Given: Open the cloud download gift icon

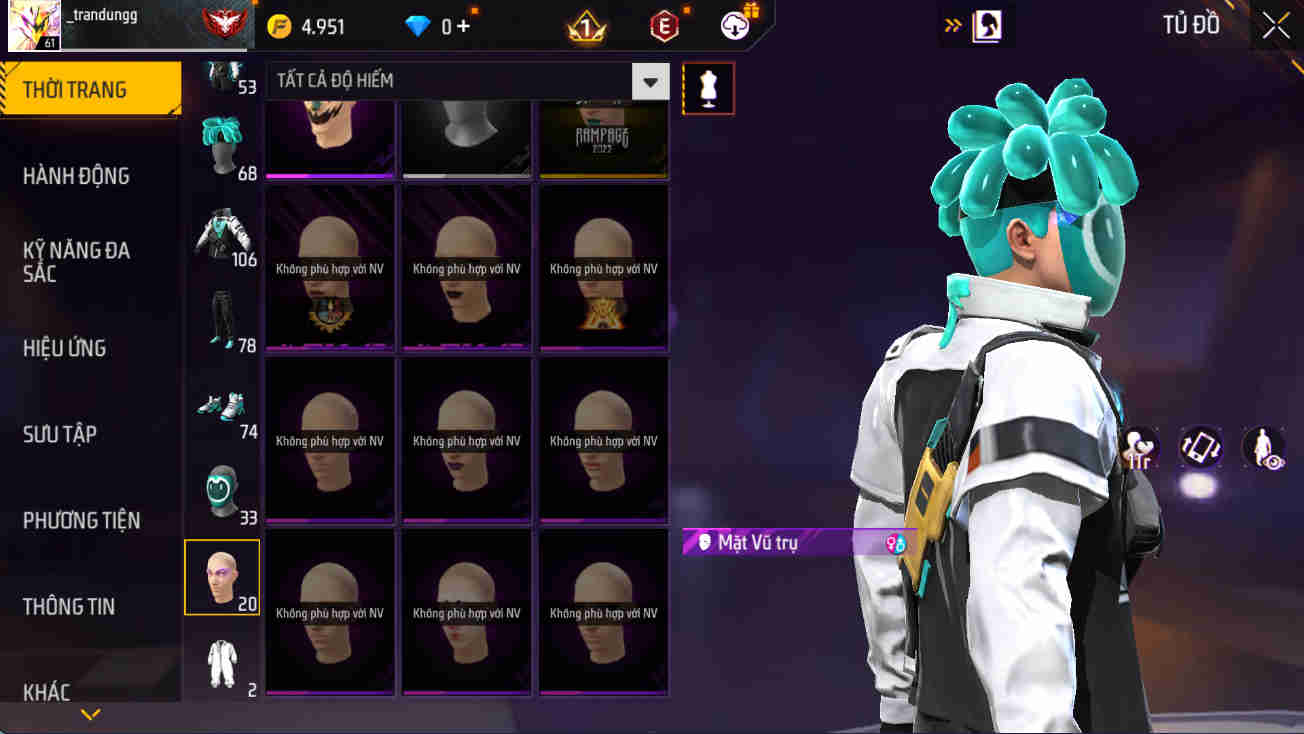Looking at the screenshot, I should point(734,25).
